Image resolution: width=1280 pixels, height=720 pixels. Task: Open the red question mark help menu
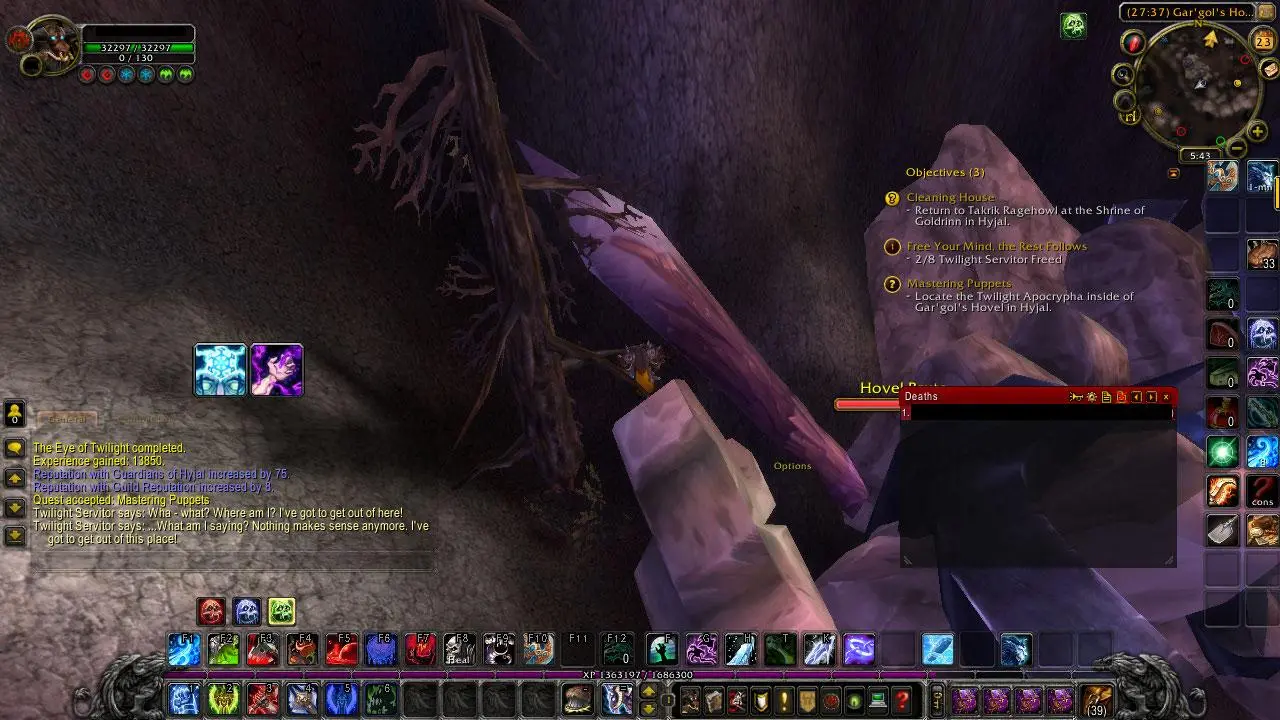[x=902, y=700]
